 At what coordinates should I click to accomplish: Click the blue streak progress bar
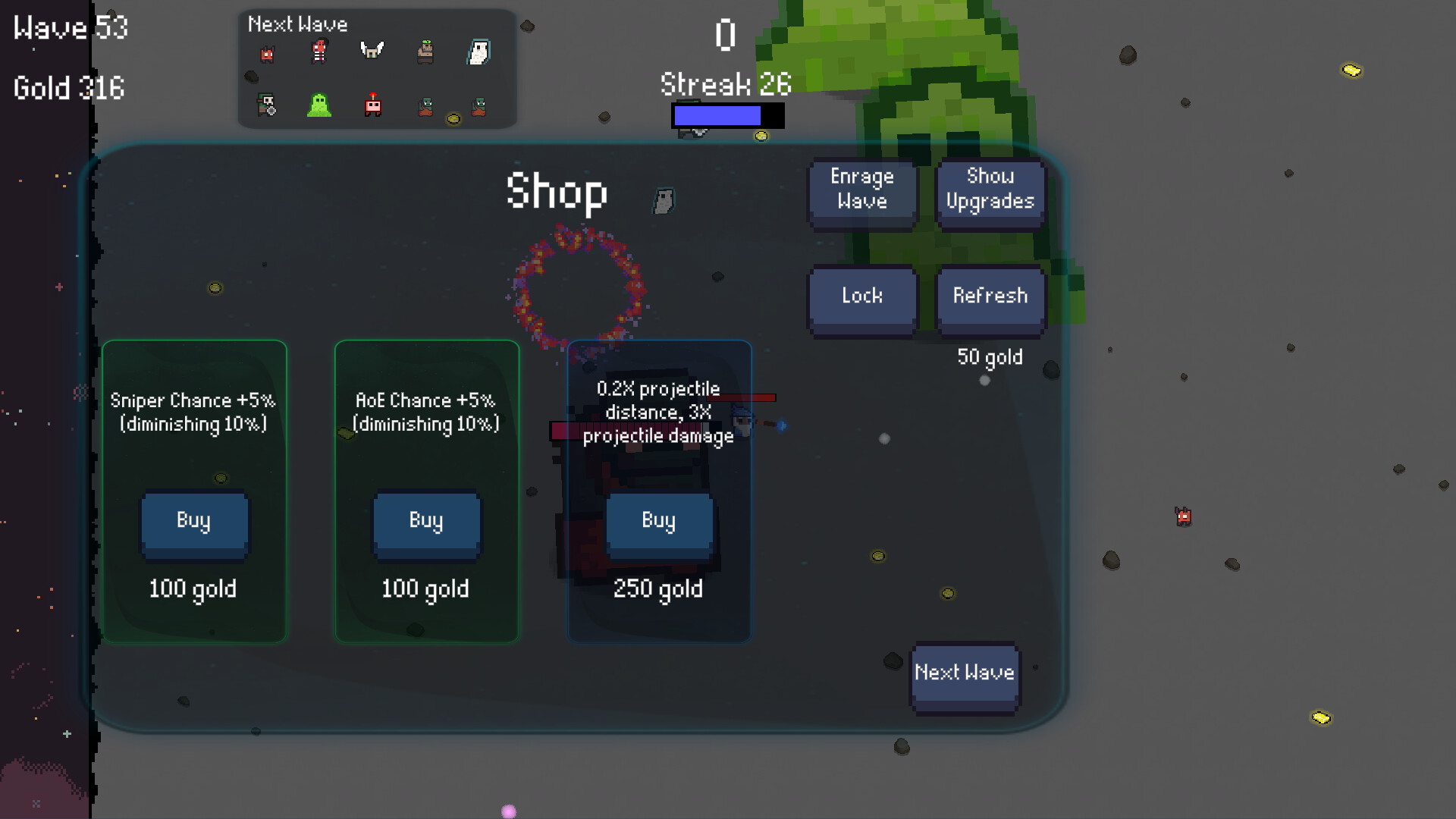click(x=717, y=117)
